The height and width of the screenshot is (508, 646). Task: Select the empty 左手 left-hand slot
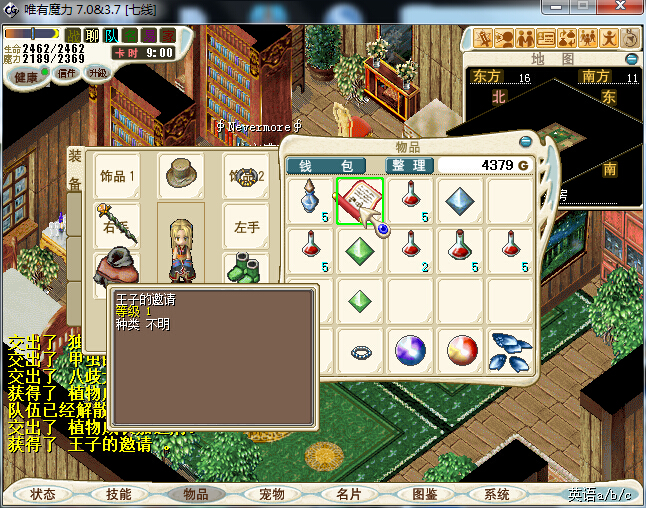tap(247, 226)
